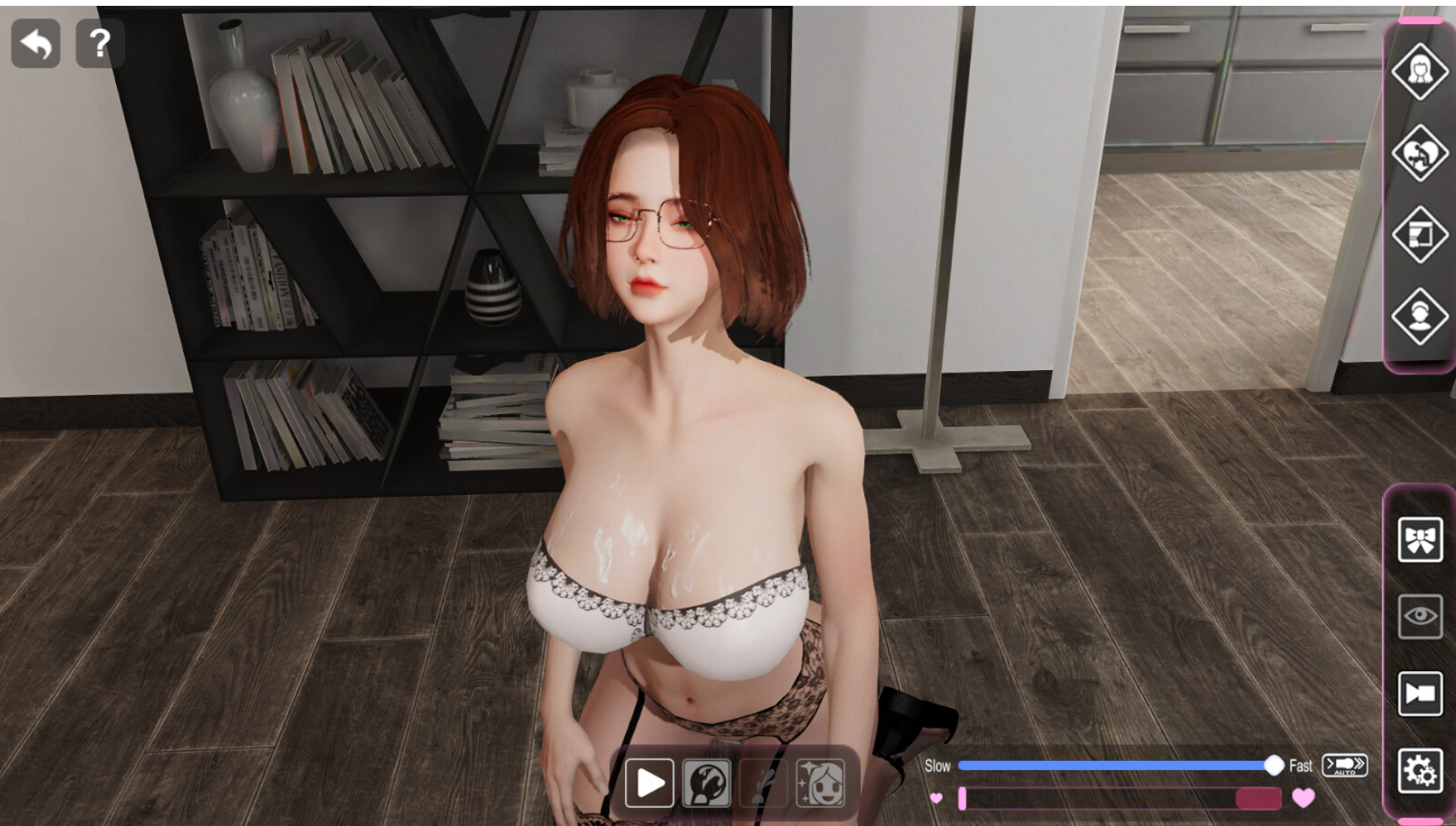Click the small heart beside the pink bar

[x=937, y=798]
